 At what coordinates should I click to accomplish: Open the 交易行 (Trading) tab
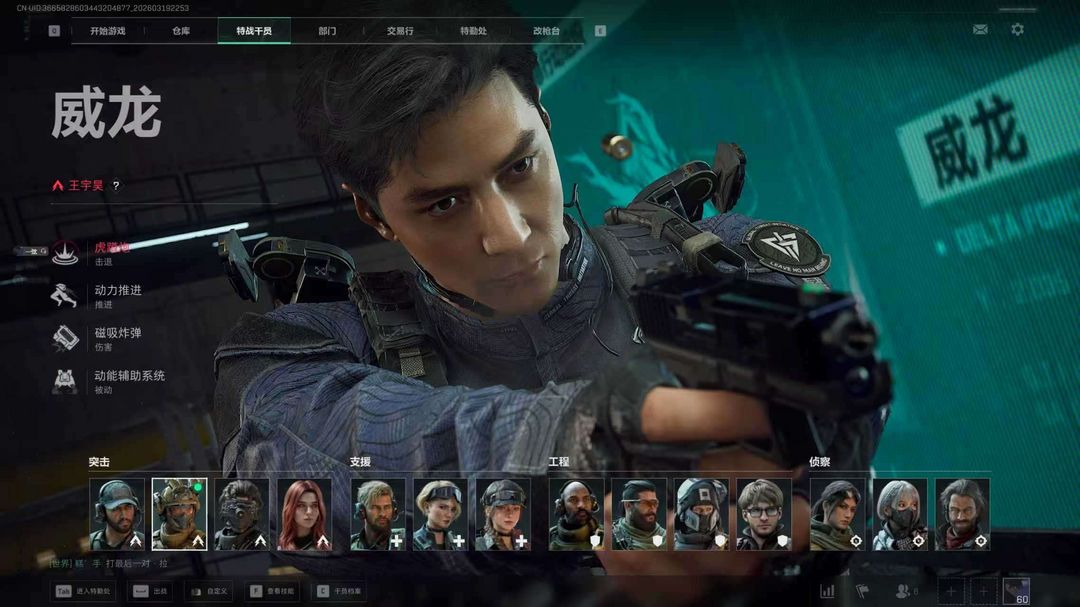point(401,31)
